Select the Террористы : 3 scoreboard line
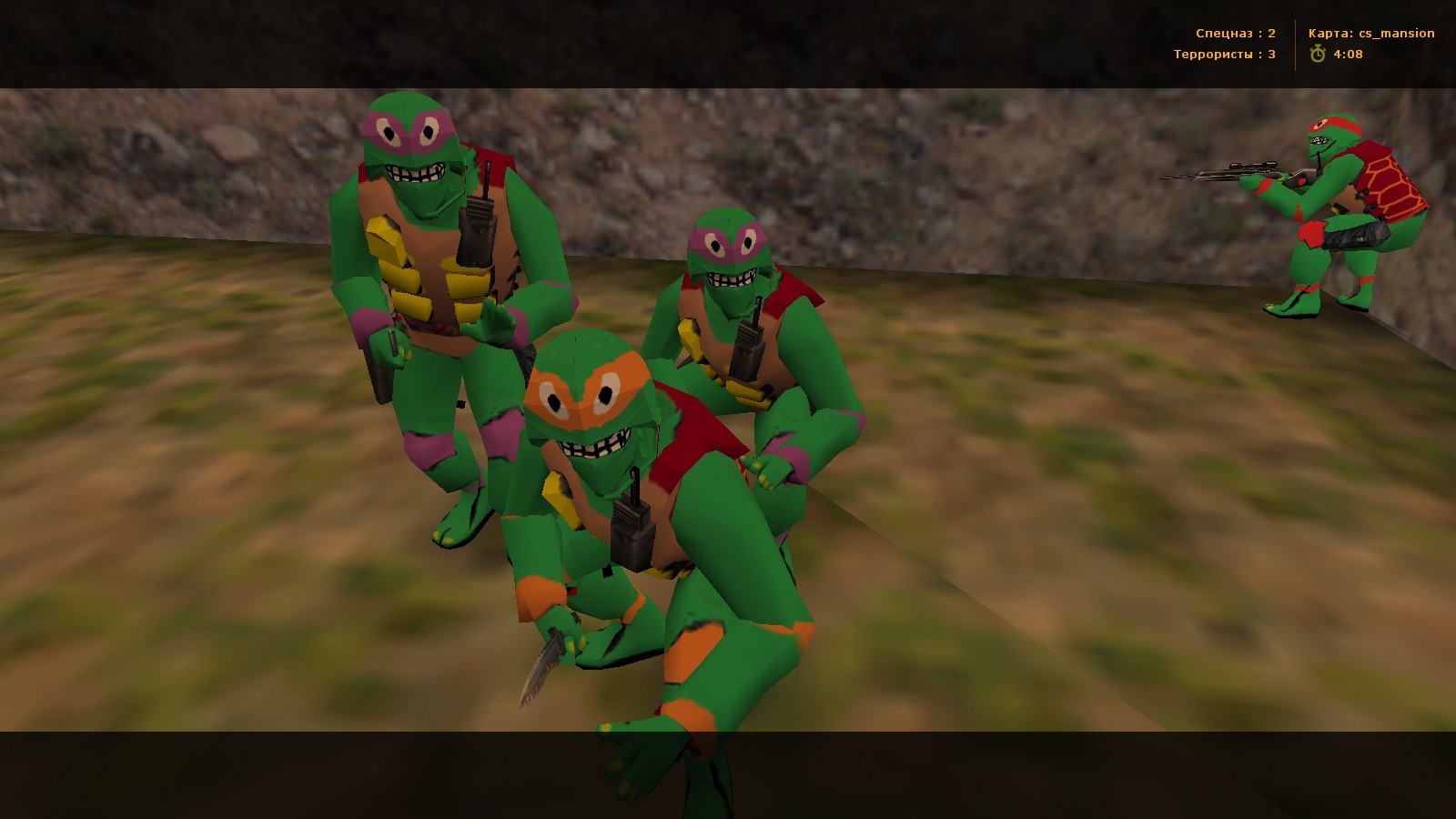This screenshot has width=1456, height=819. pos(1224,55)
